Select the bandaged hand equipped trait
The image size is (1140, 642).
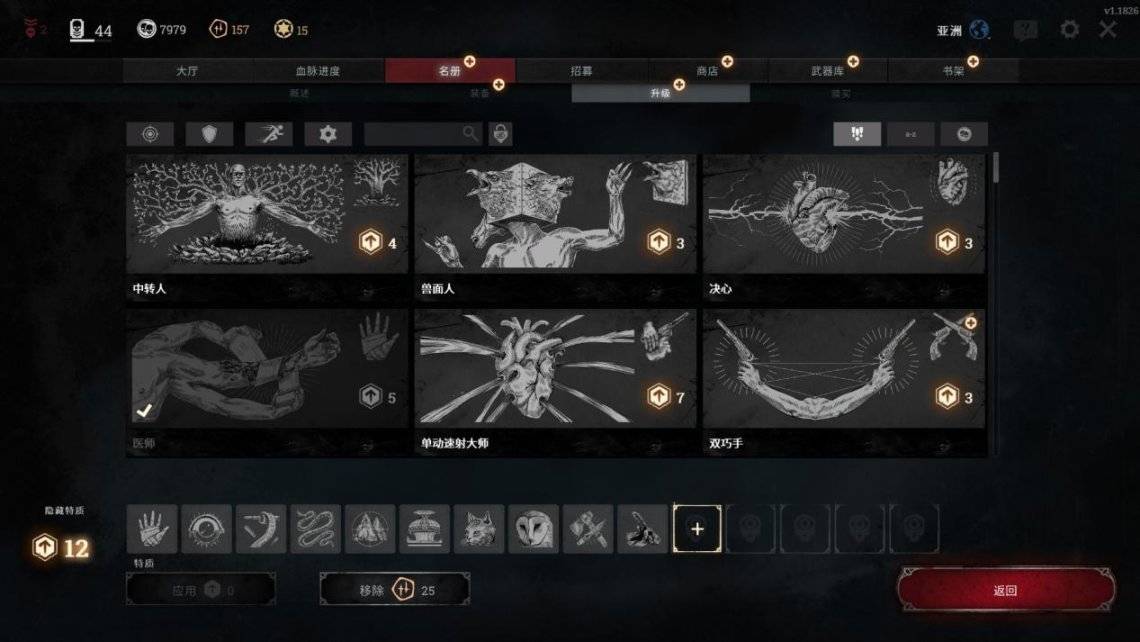point(153,529)
